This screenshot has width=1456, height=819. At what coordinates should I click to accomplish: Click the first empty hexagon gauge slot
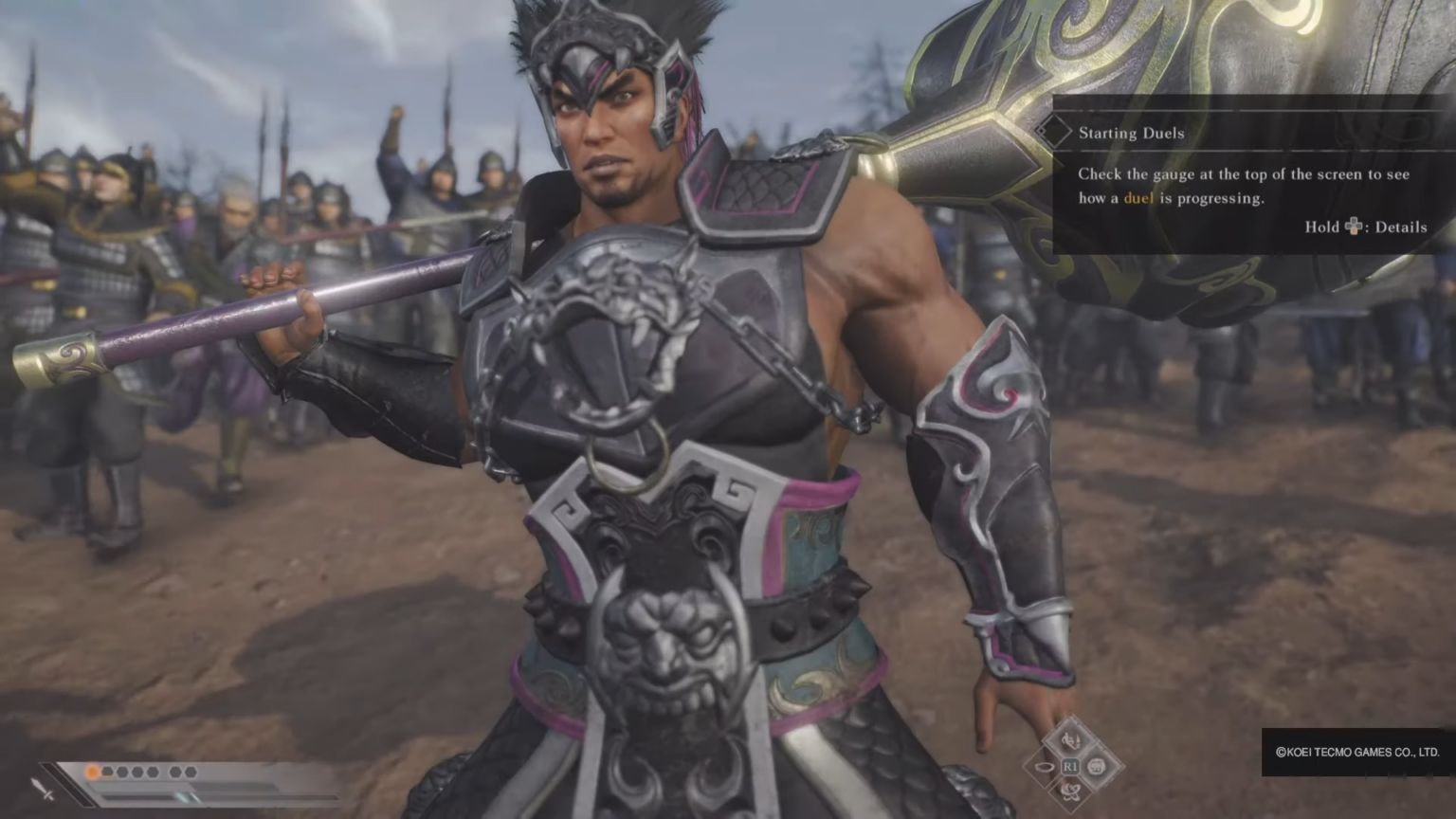(107, 771)
